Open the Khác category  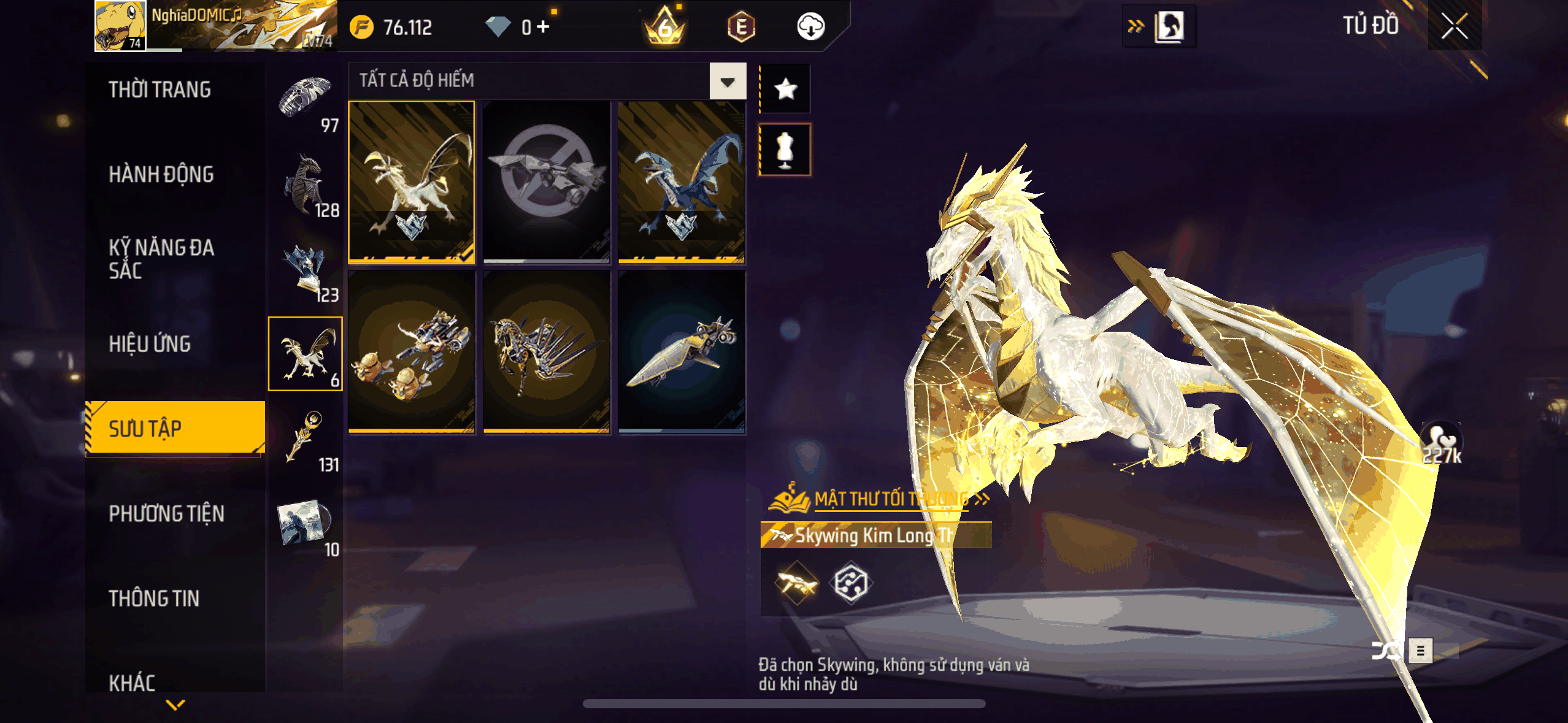coord(132,683)
